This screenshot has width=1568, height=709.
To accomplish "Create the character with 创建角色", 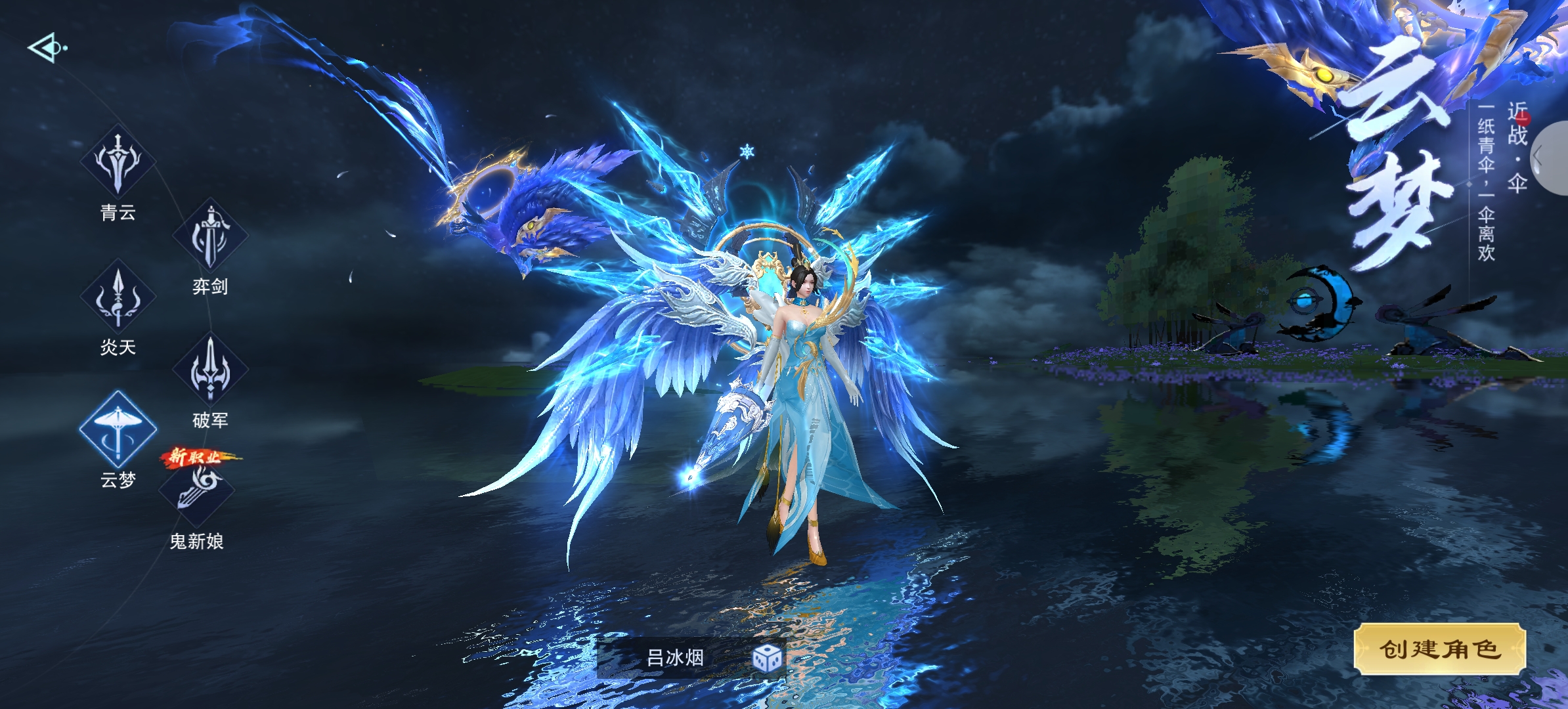I will 1439,649.
